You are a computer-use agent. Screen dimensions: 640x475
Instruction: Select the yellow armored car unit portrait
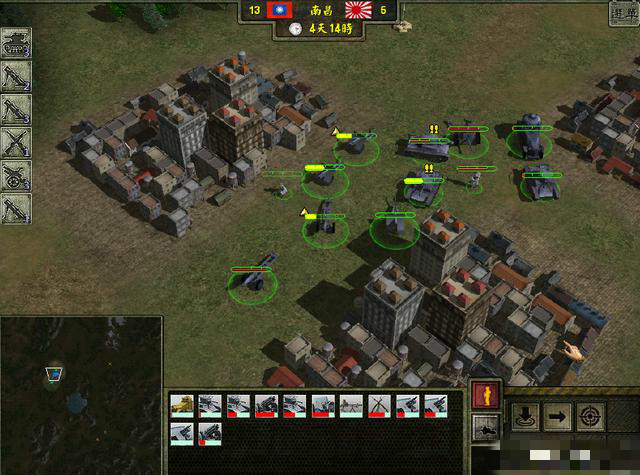coord(182,404)
